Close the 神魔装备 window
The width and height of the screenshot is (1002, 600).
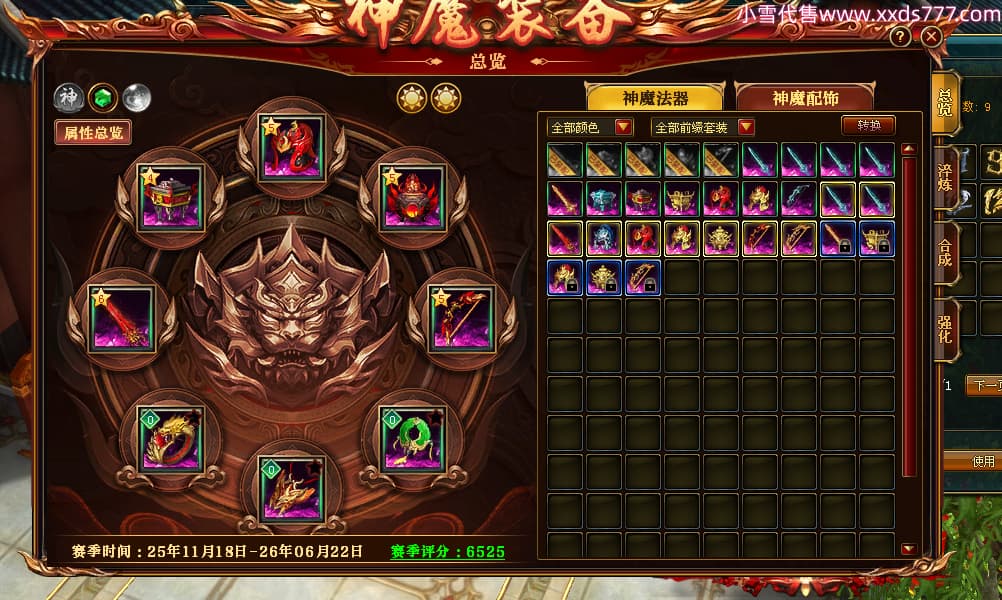click(x=932, y=37)
